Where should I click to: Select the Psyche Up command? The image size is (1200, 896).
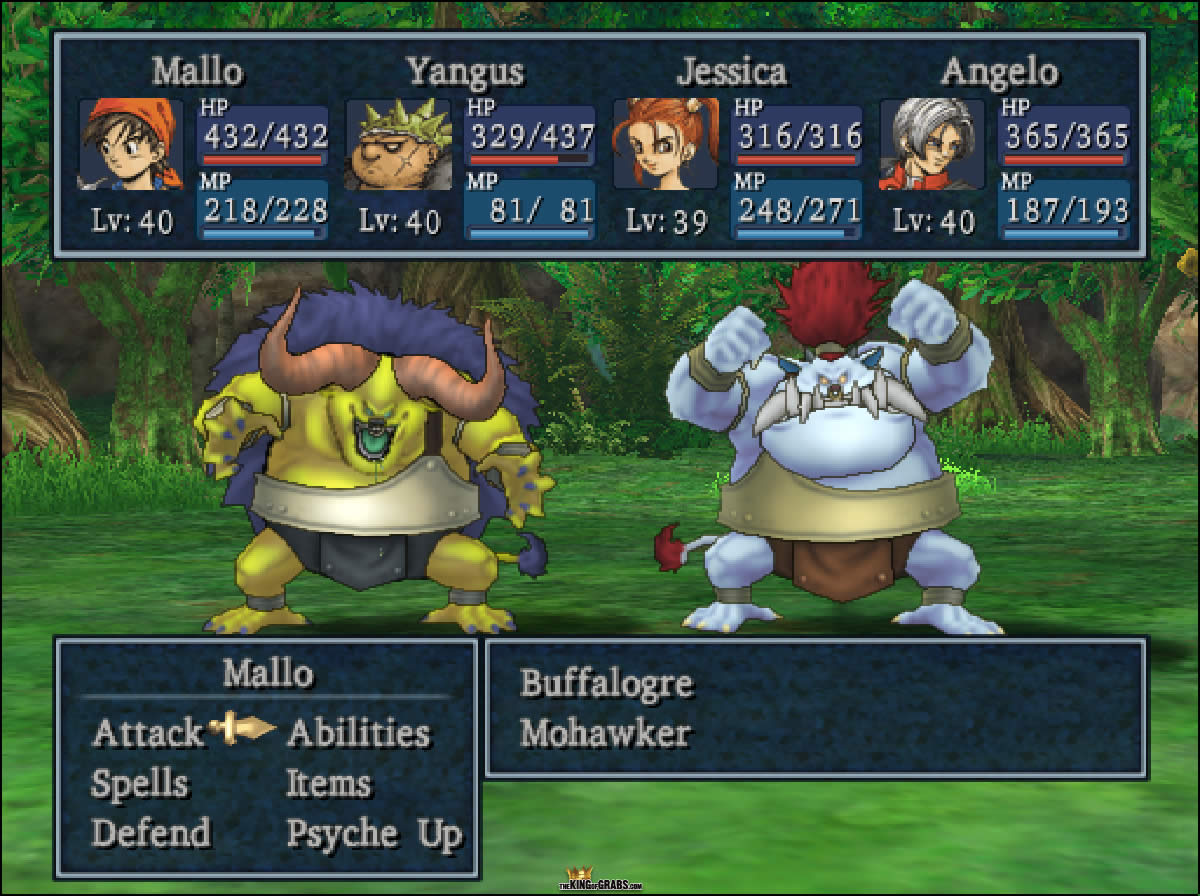pos(374,834)
